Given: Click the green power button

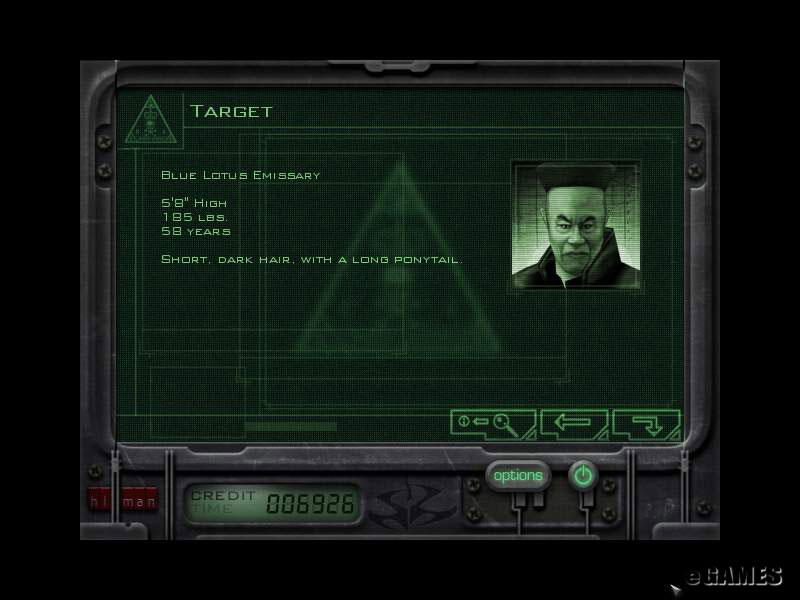Looking at the screenshot, I should pyautogui.click(x=583, y=476).
